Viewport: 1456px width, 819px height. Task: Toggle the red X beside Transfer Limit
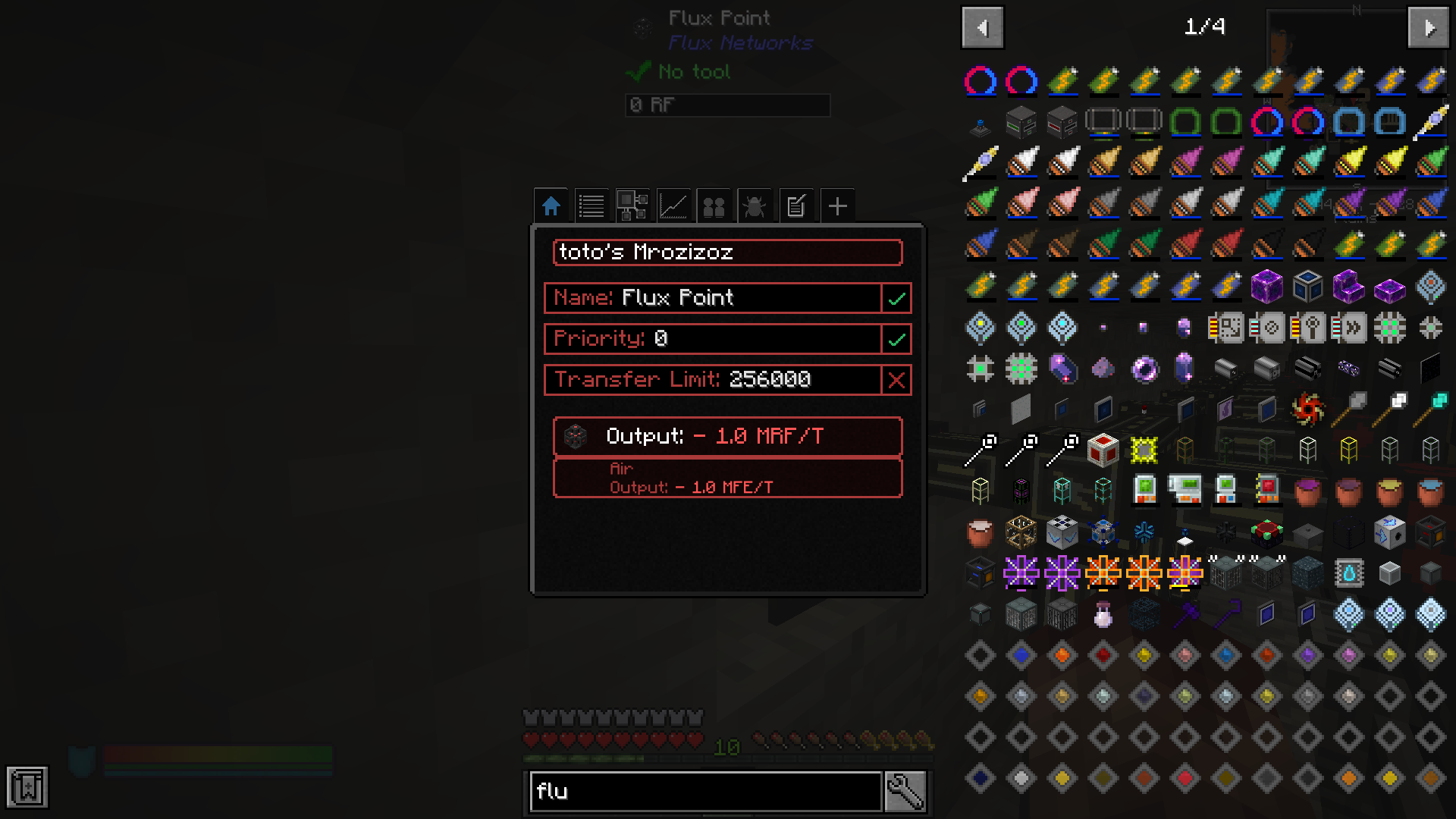(896, 380)
